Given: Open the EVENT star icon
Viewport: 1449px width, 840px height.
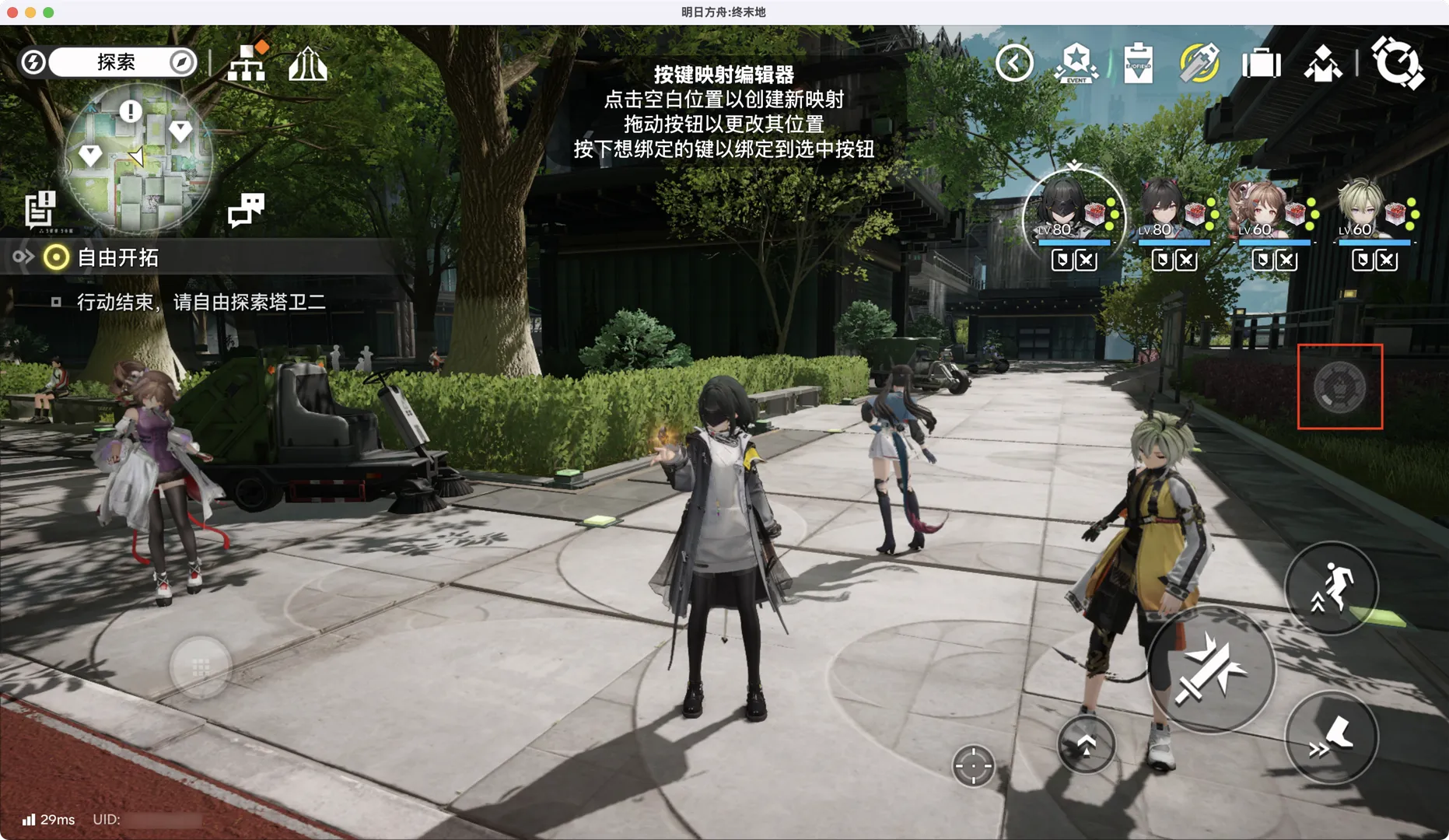Looking at the screenshot, I should 1076,63.
